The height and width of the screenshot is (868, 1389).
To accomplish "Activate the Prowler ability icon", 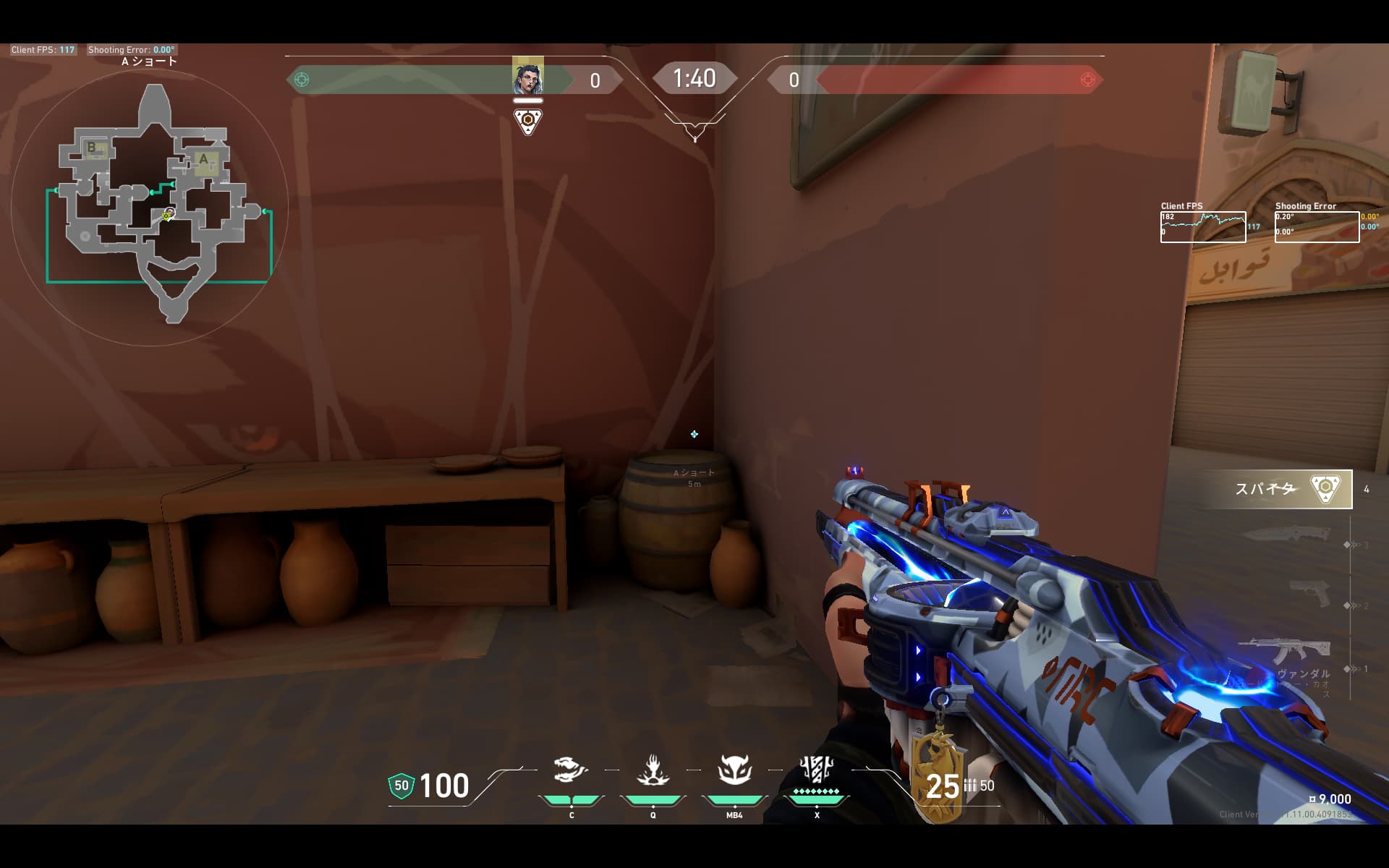I will click(571, 771).
